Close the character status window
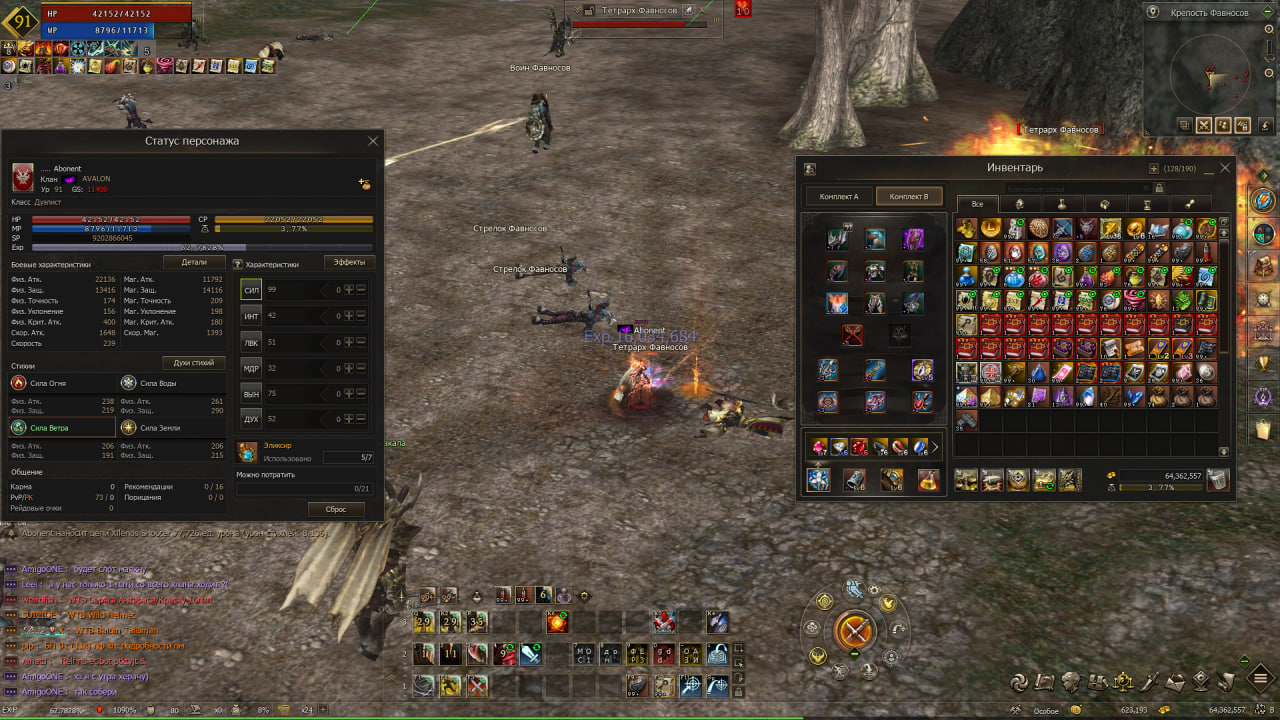The image size is (1280, 720). pos(373,141)
